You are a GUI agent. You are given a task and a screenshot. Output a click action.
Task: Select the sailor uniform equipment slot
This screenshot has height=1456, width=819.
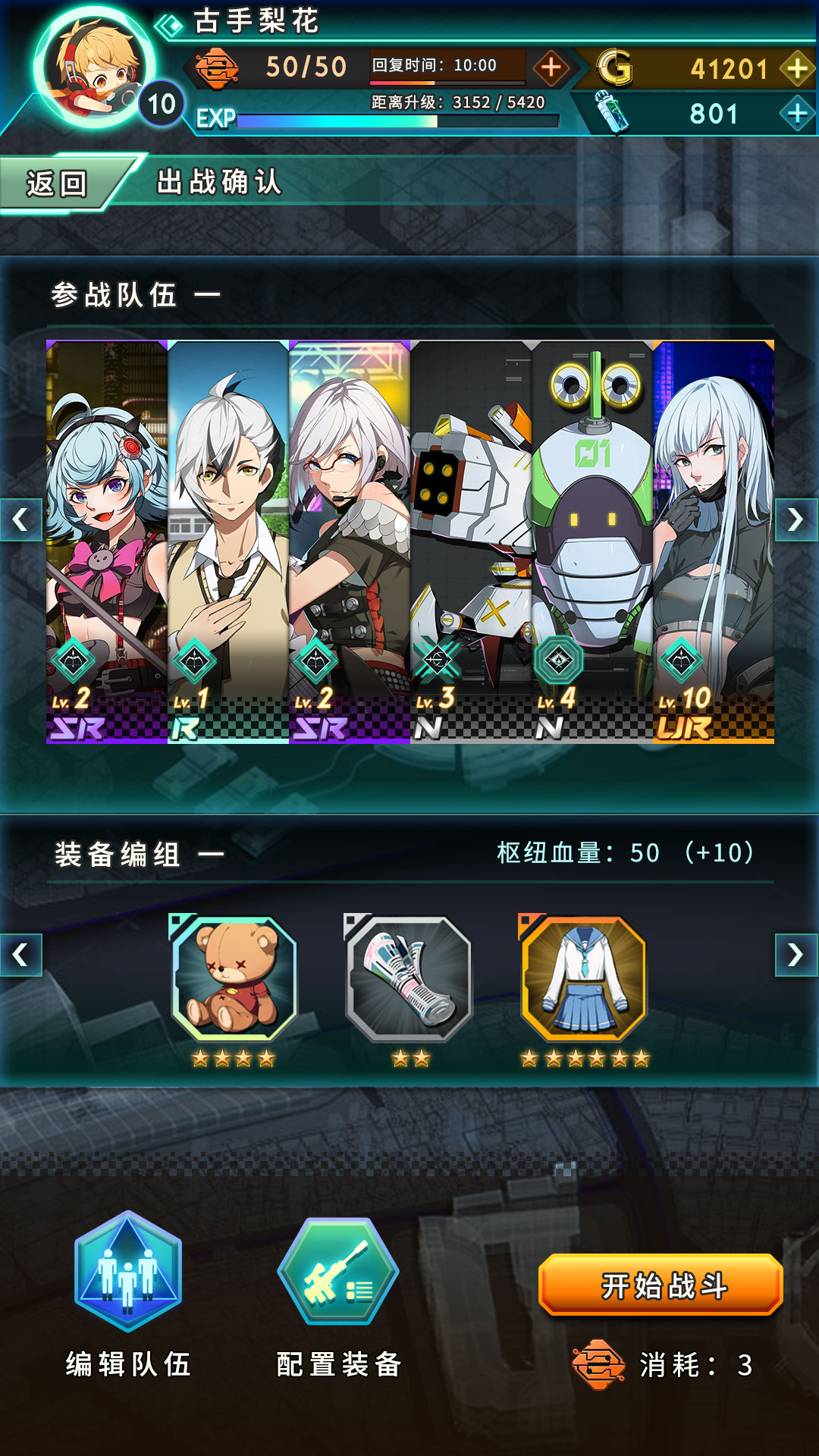pos(584,978)
